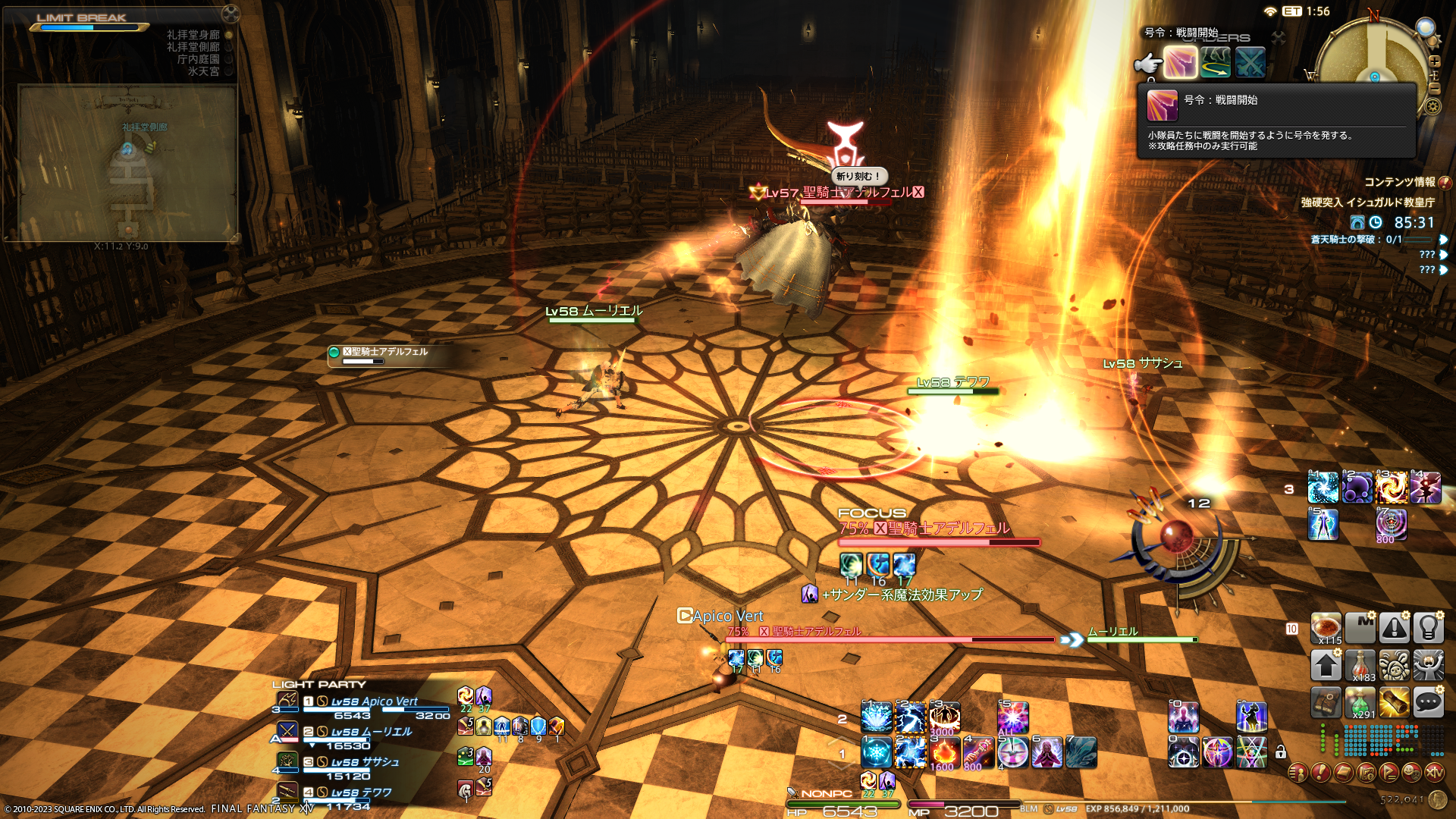Screen dimensions: 1456x819
Task: Use the Swiftcast swirling vortex ability
Action: tap(1392, 488)
